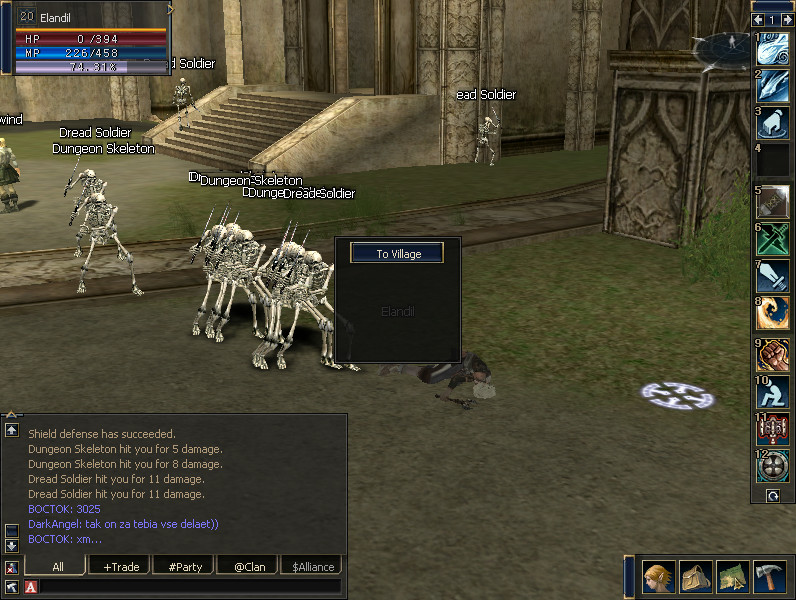Click the hammer icon in bottom menu
796x600 pixels.
pos(769,577)
